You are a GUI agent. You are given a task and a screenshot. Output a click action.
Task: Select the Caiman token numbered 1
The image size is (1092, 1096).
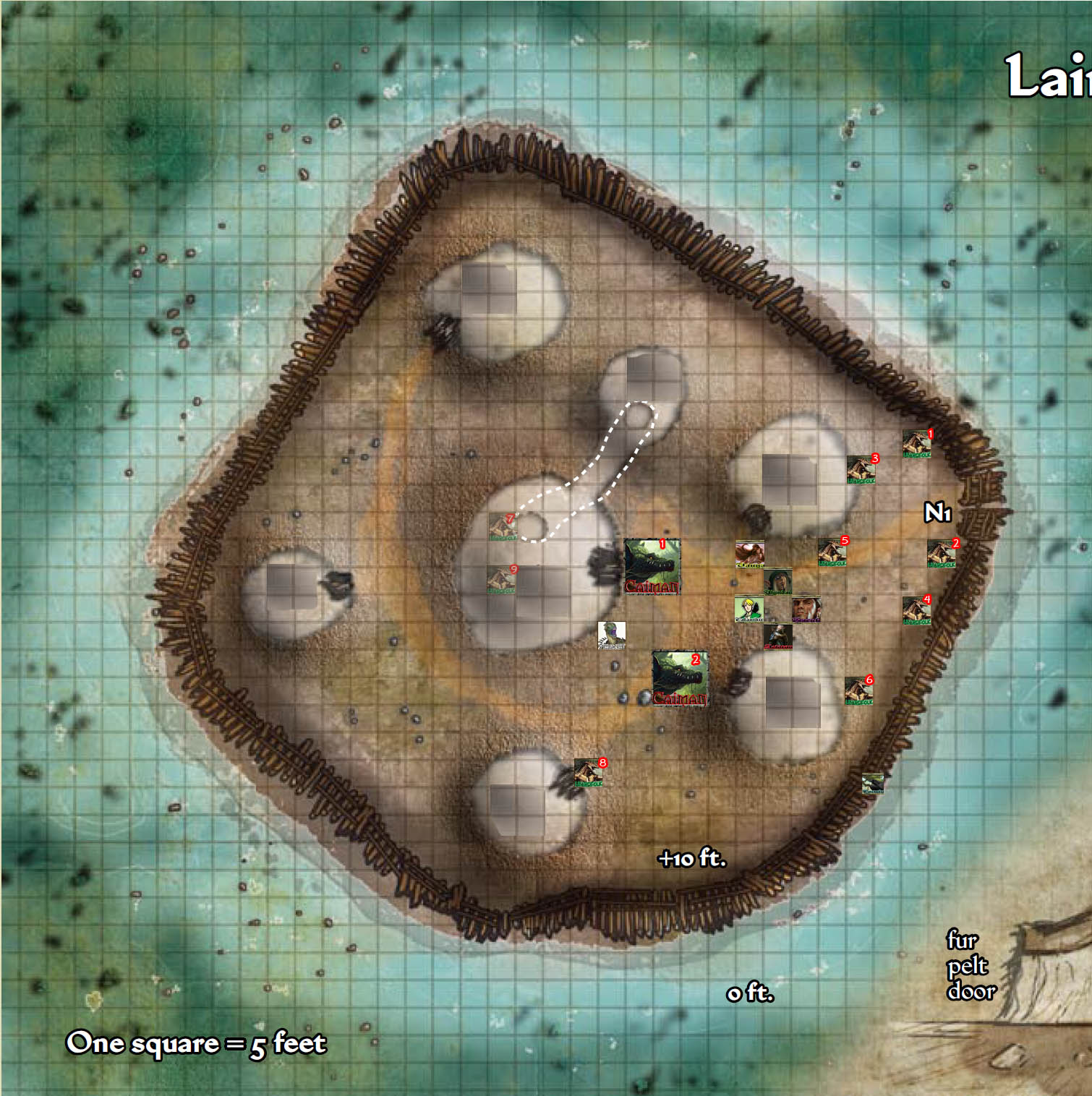652,566
